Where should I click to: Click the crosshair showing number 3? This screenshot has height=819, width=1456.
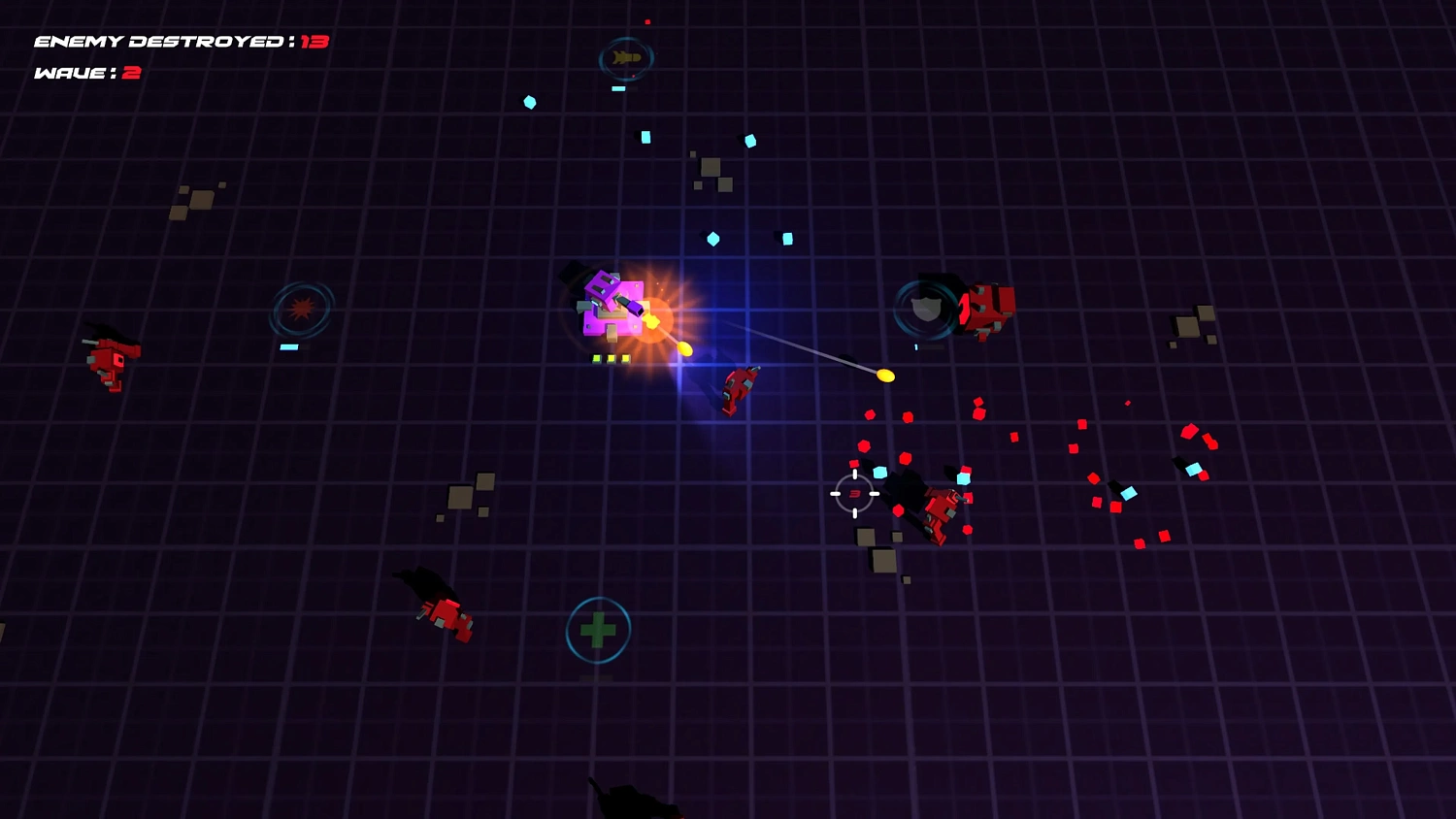(x=852, y=494)
